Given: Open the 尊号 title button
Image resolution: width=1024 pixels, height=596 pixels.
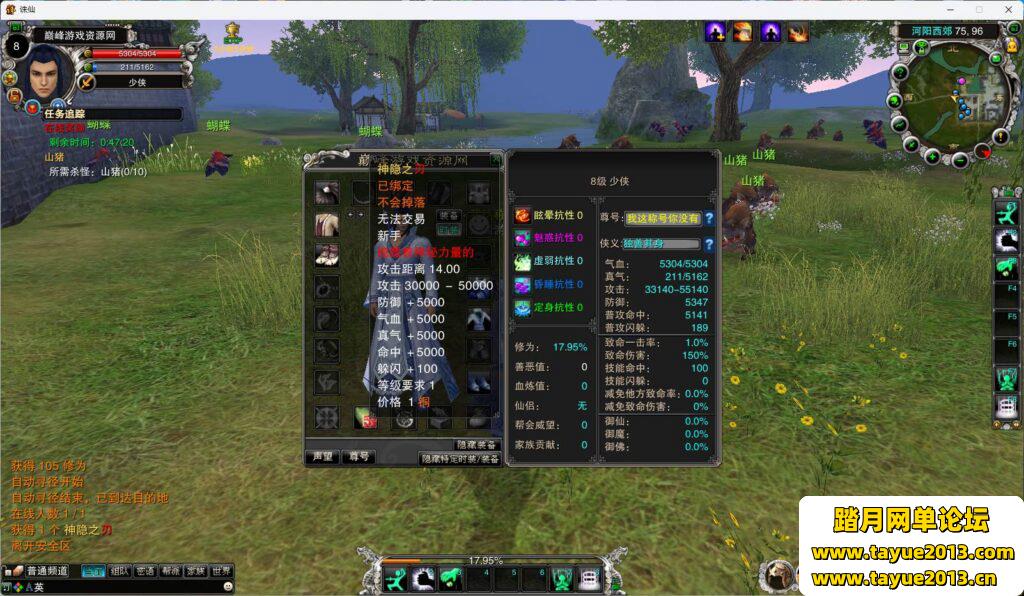Looking at the screenshot, I should coord(357,457).
